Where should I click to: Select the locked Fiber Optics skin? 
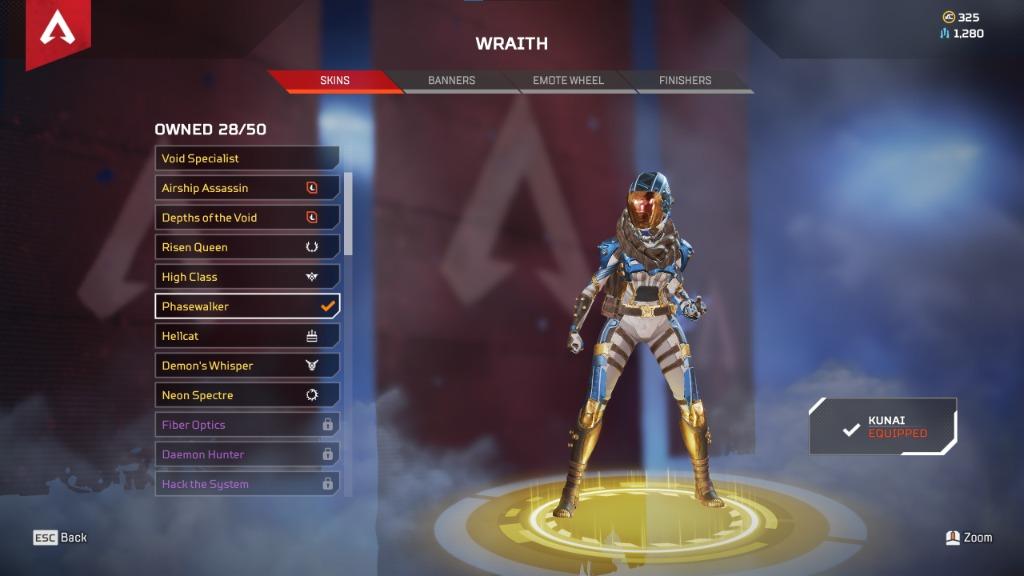point(247,425)
